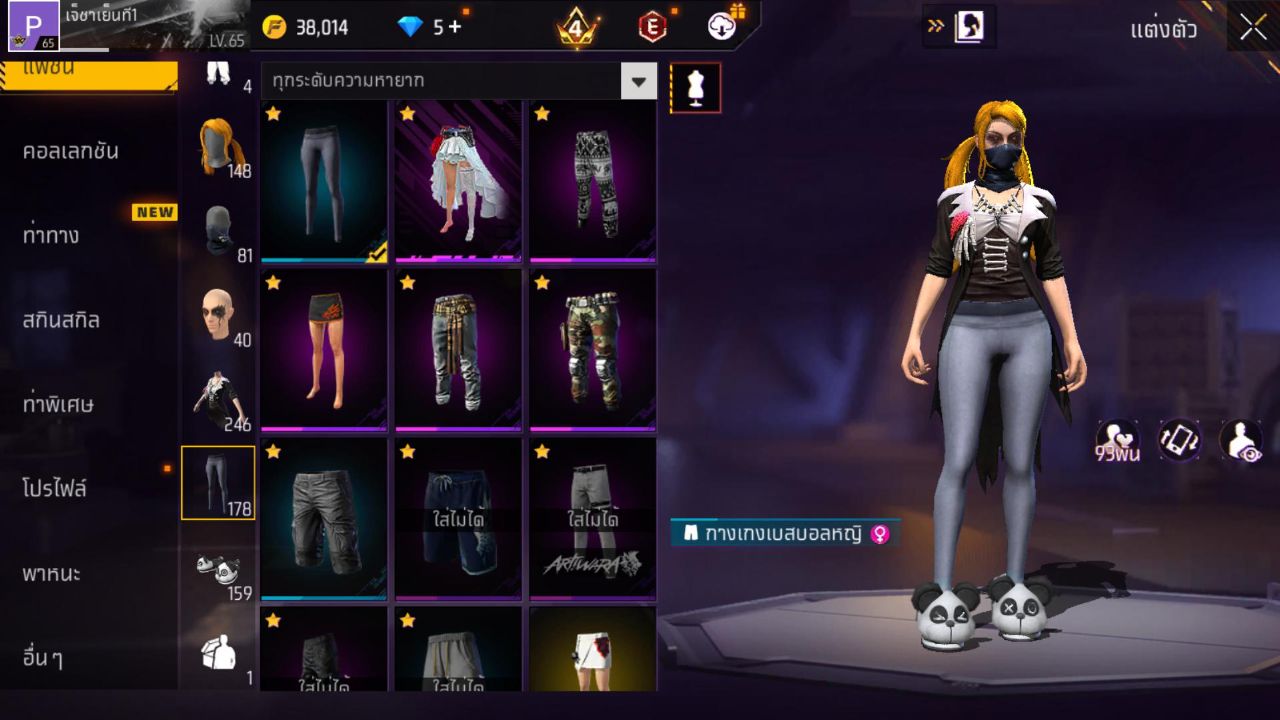The image size is (1280, 720).
Task: Select the mannequin preview icon above item grid
Action: 694,87
